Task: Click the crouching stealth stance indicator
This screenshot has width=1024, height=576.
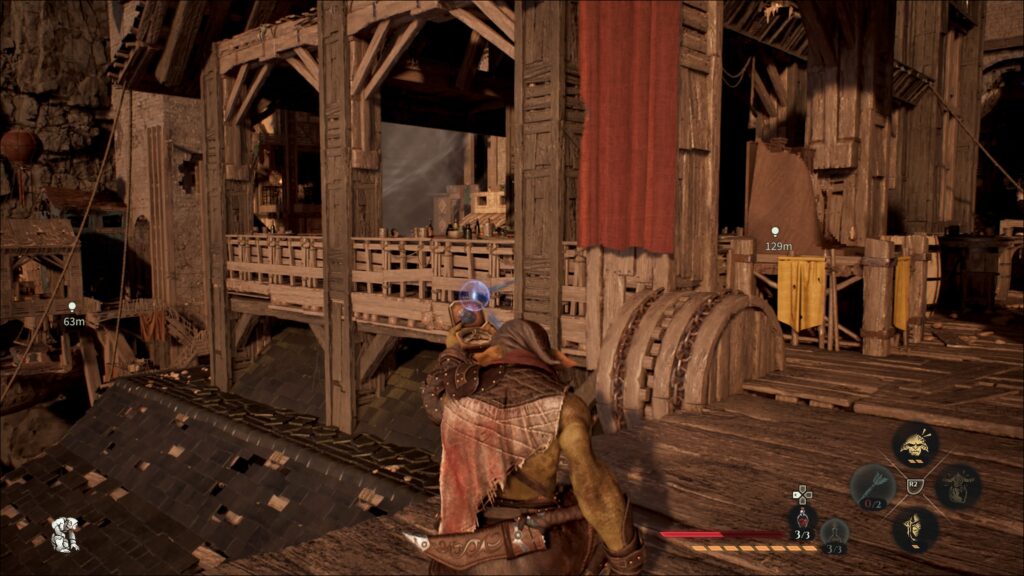Action: click(x=65, y=535)
